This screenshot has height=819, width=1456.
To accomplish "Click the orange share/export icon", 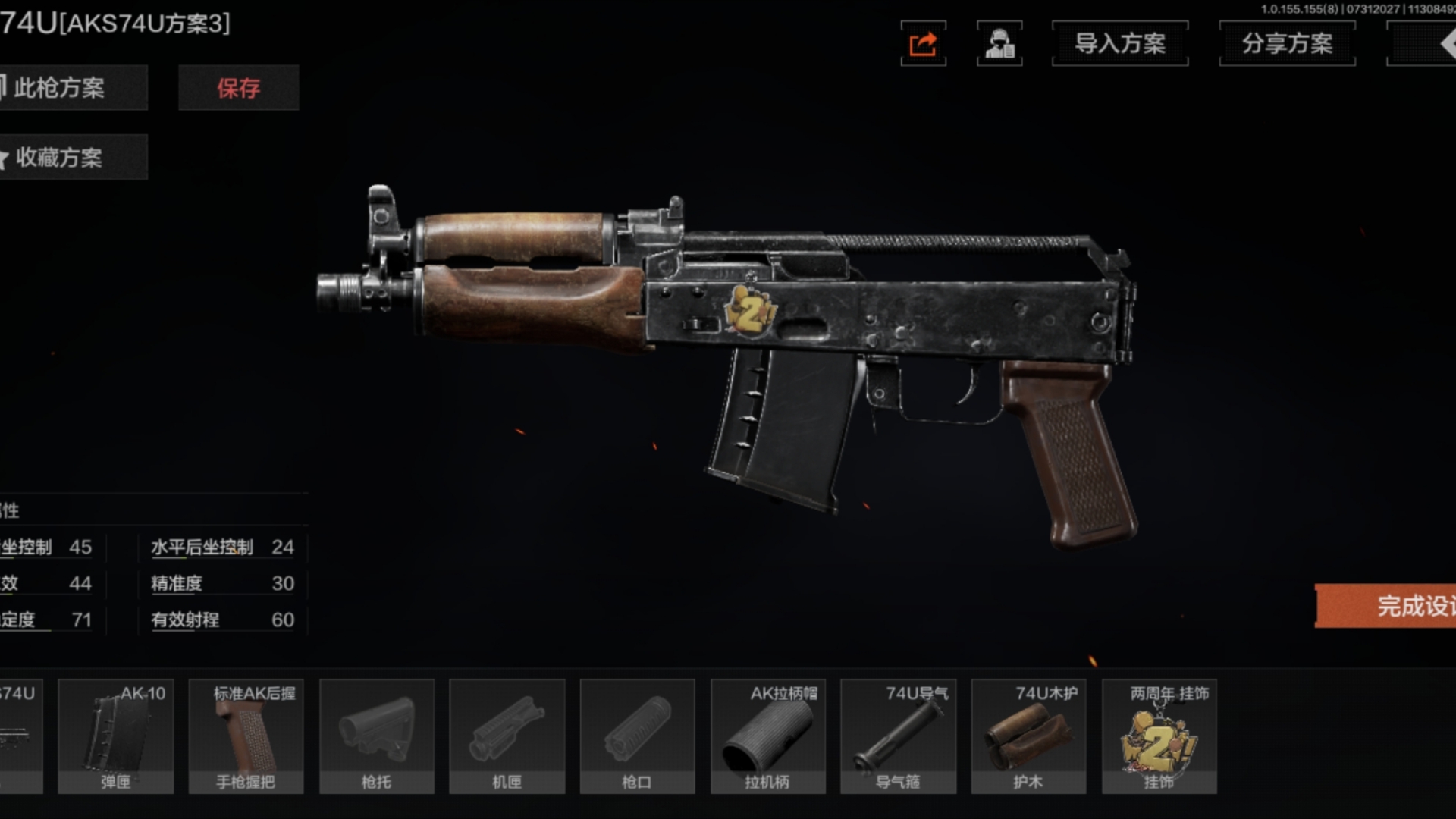I will coord(923,43).
